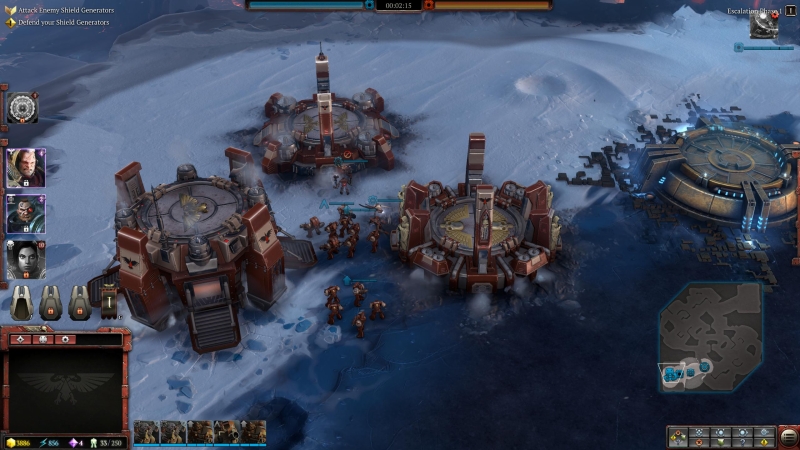Click the Escalation Phase indicator icon
Screen dimensions: 800x450
764,25
